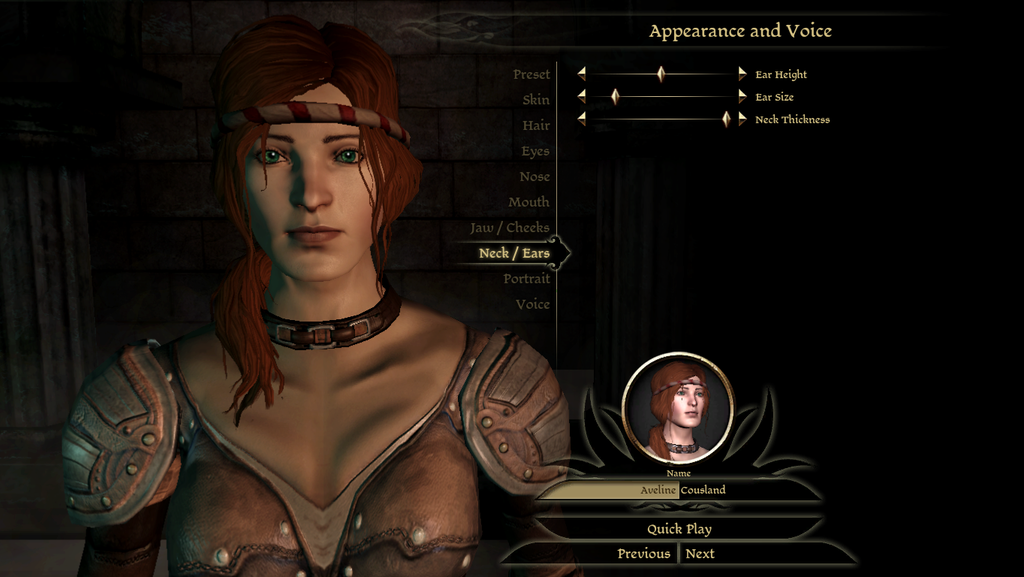Open the Voice selection category

pyautogui.click(x=532, y=304)
